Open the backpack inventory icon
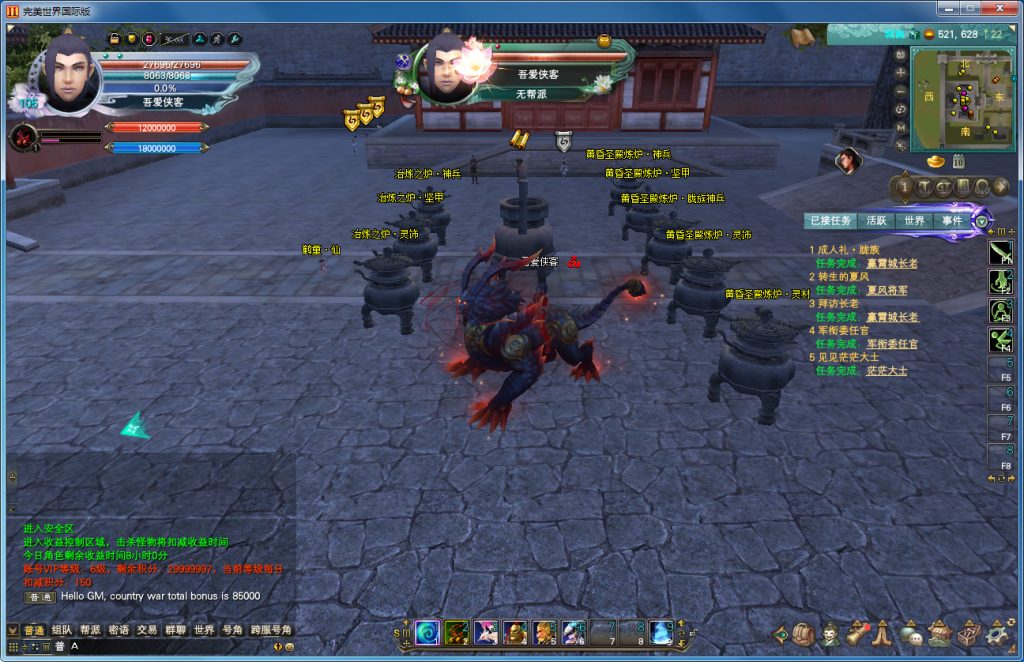1024x662 pixels. click(x=805, y=634)
